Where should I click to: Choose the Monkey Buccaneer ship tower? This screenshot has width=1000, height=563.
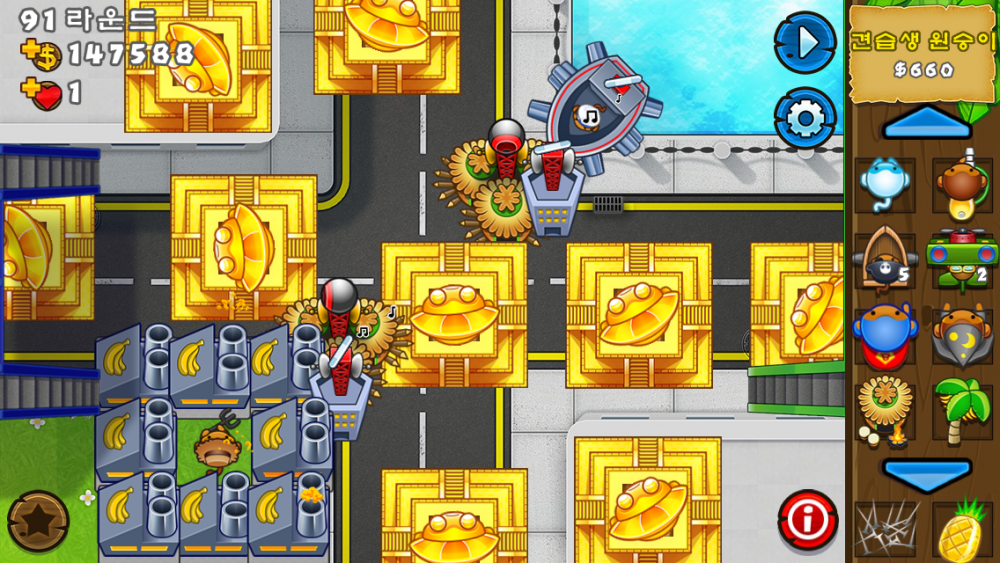[x=884, y=261]
